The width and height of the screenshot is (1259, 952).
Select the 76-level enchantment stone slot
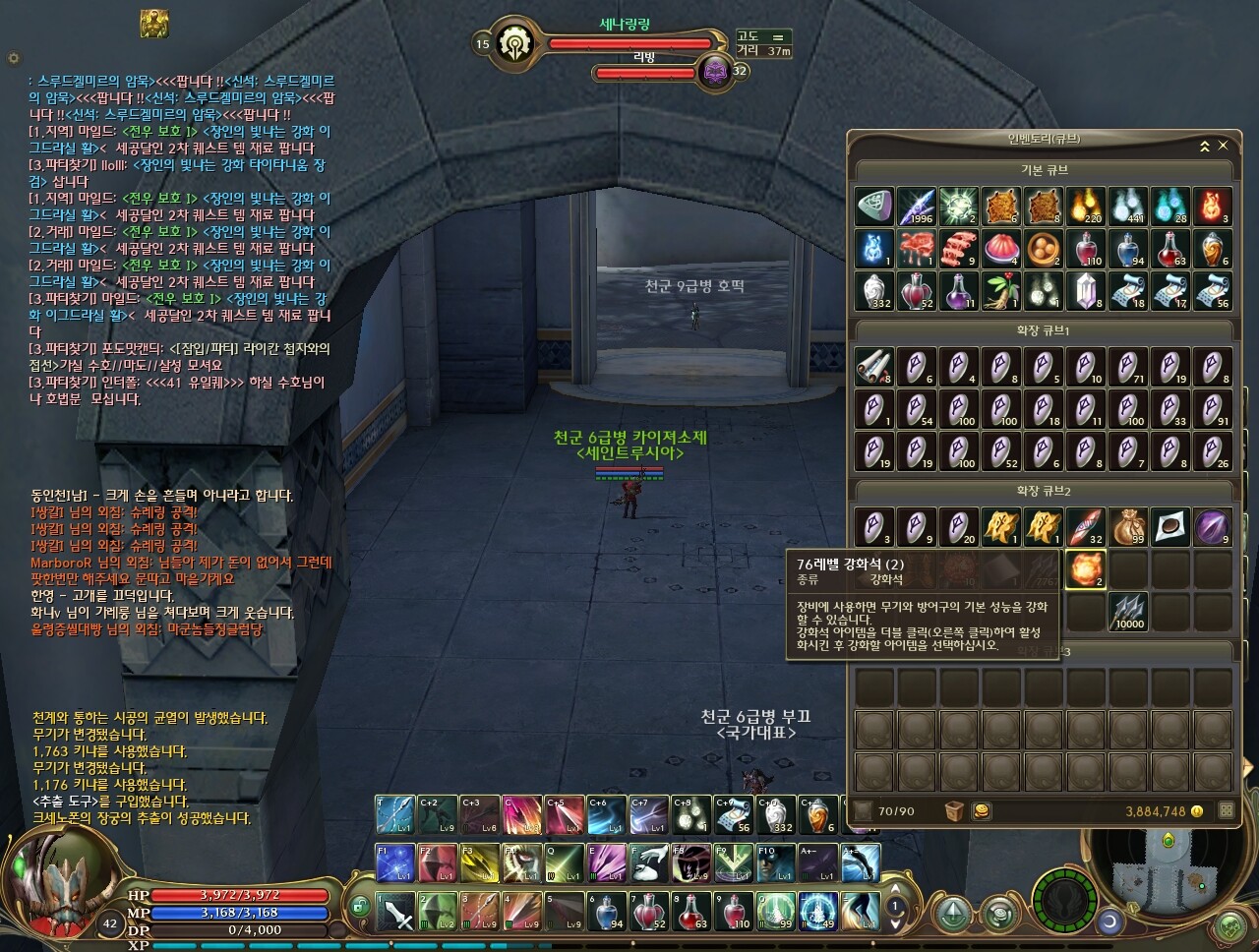[x=1085, y=569]
